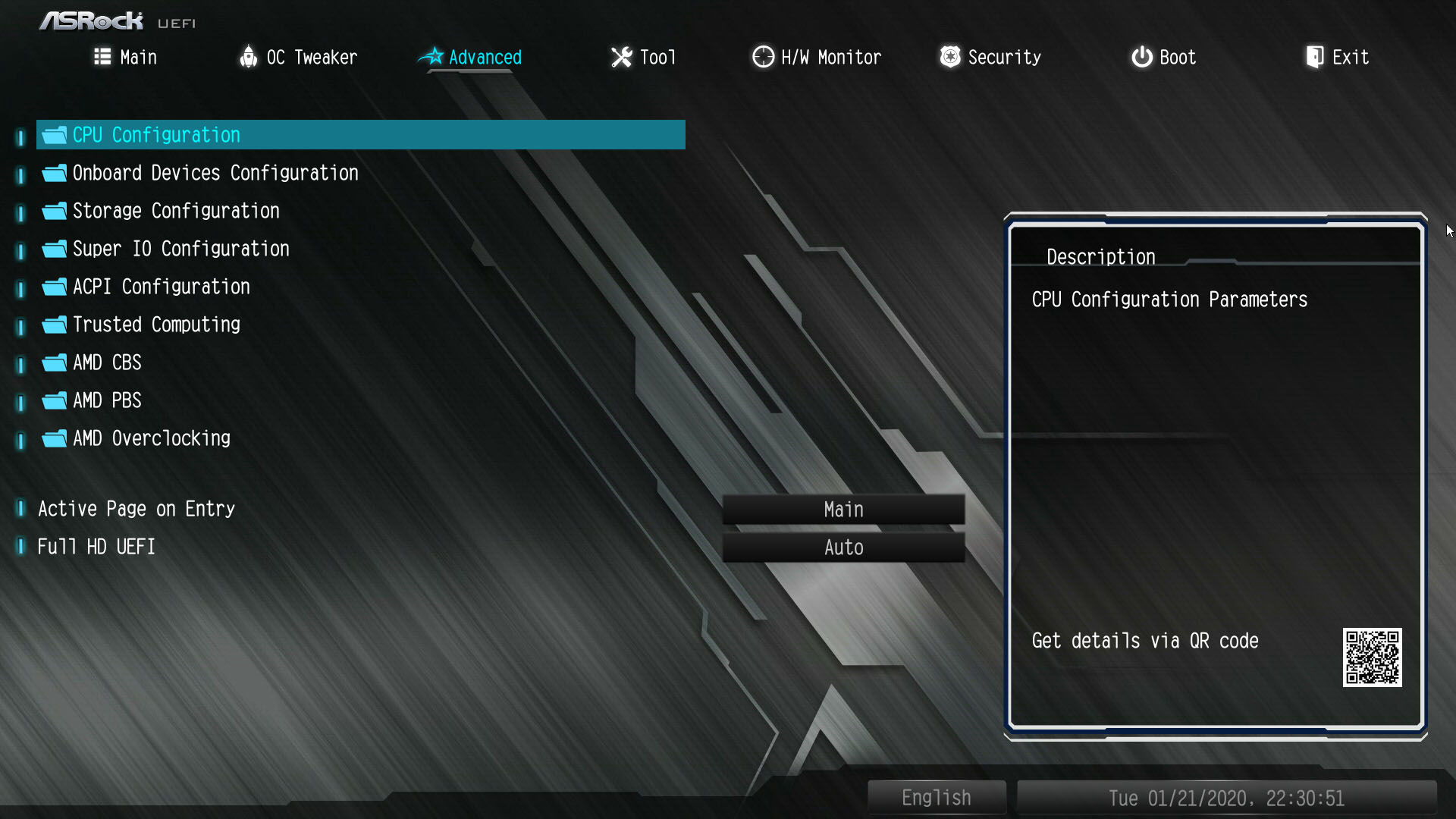Viewport: 1456px width, 819px height.
Task: Open Storage Configuration
Action: coord(175,211)
